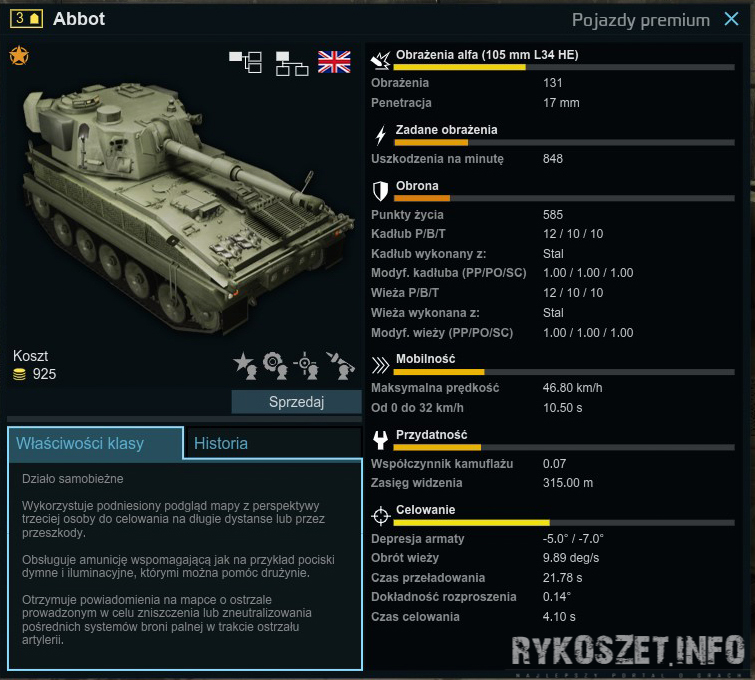Click the orange star premium badge
755x680 pixels.
(x=19, y=56)
